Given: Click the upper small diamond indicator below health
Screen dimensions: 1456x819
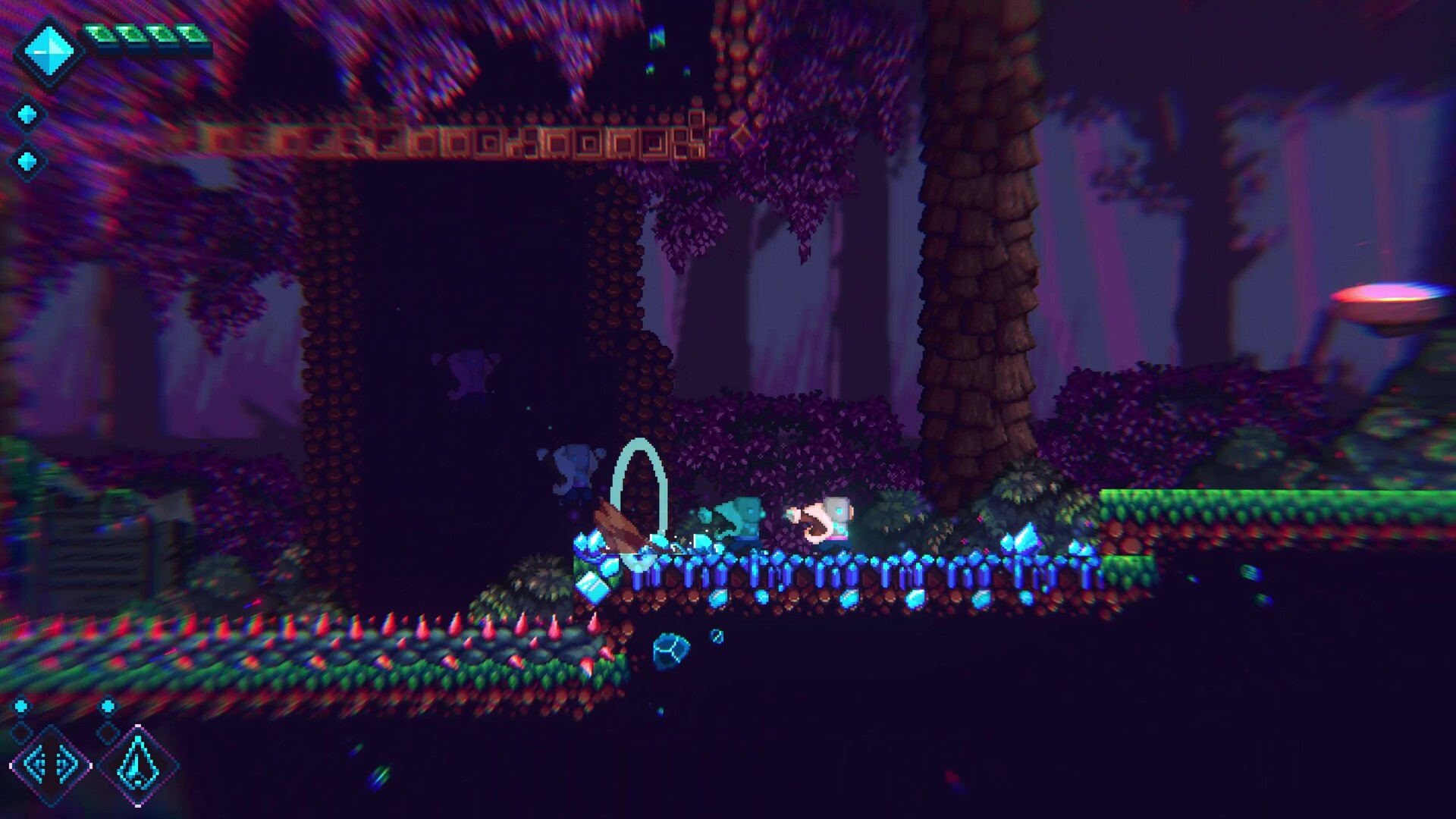Looking at the screenshot, I should [x=27, y=114].
